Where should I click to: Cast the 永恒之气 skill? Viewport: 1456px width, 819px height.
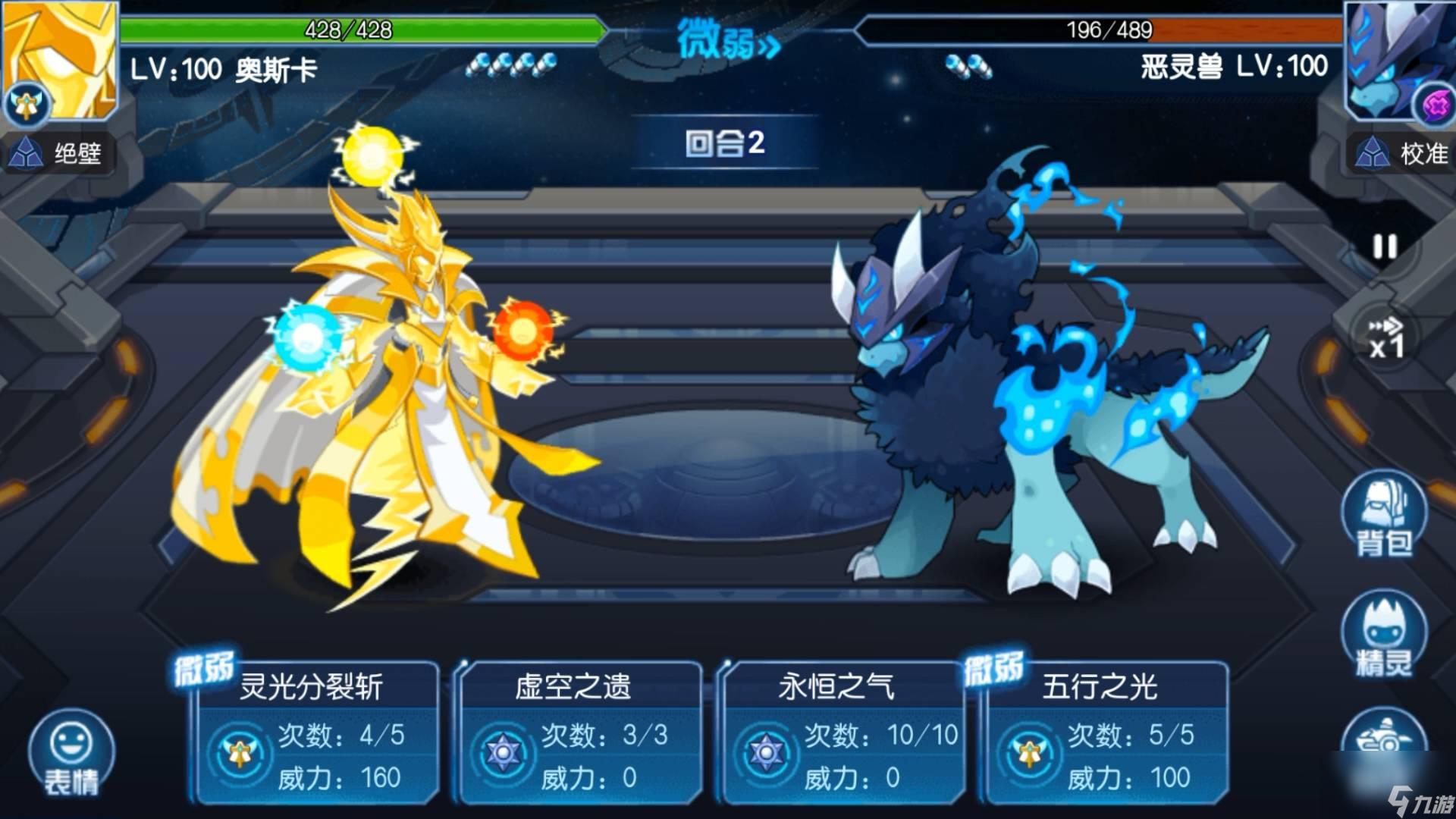843,732
